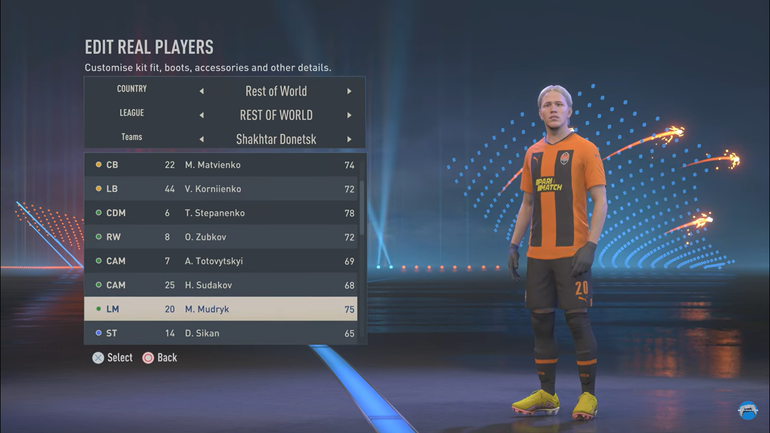Select M. Matvienko player row
This screenshot has width=770, height=433.
pyautogui.click(x=220, y=165)
